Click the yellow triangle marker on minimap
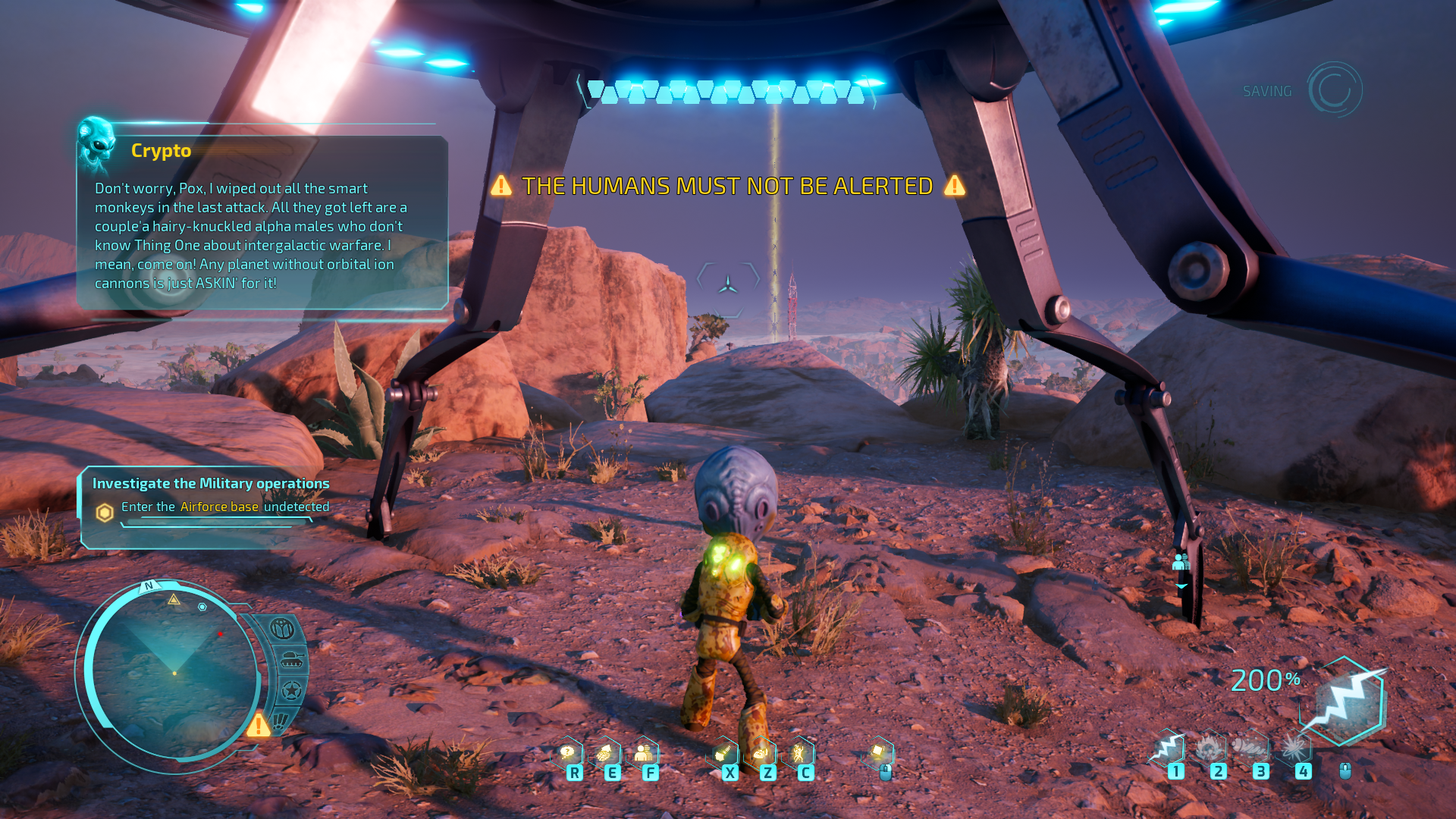 click(x=174, y=600)
